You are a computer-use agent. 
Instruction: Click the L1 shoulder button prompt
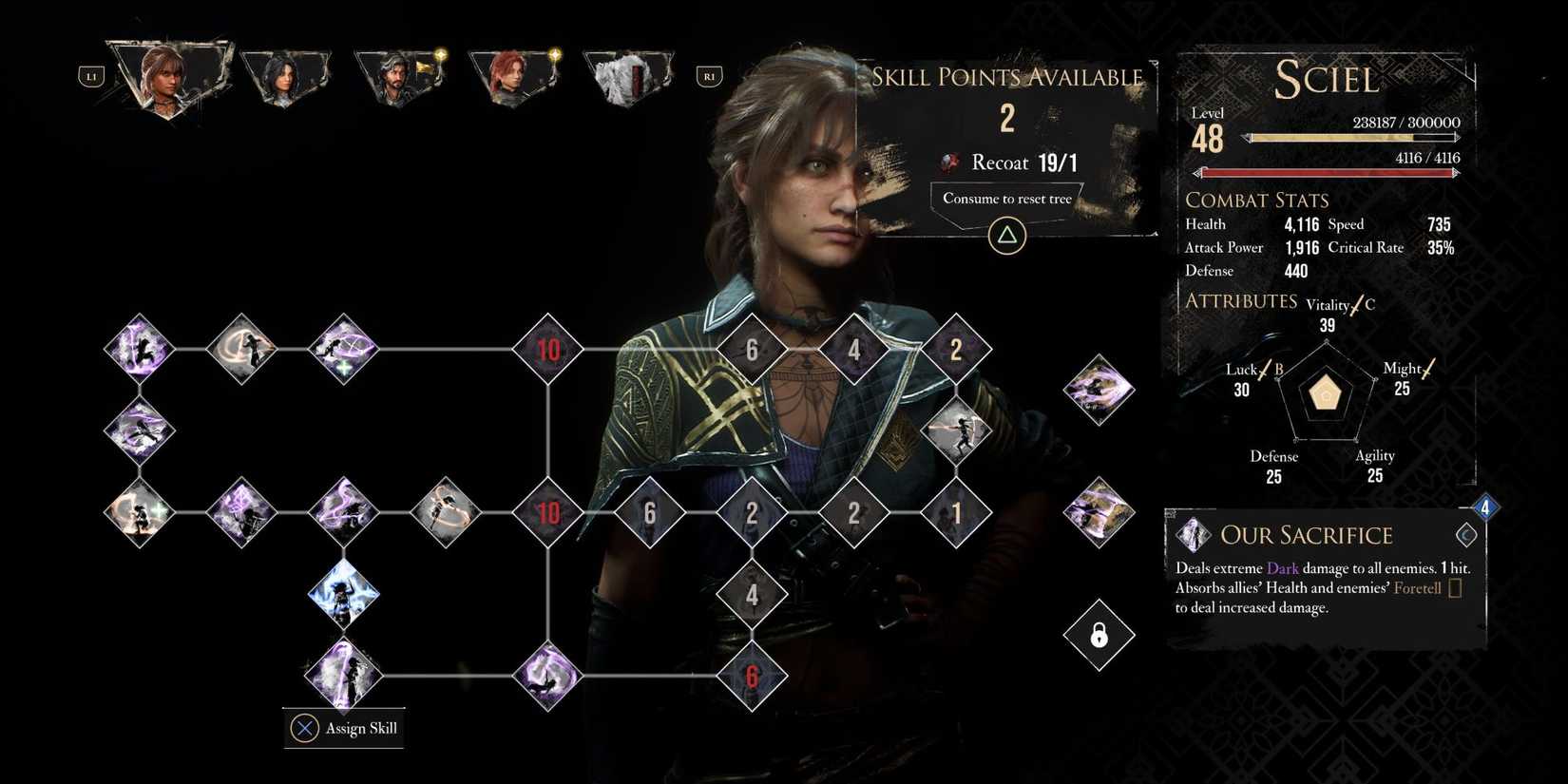pos(91,76)
